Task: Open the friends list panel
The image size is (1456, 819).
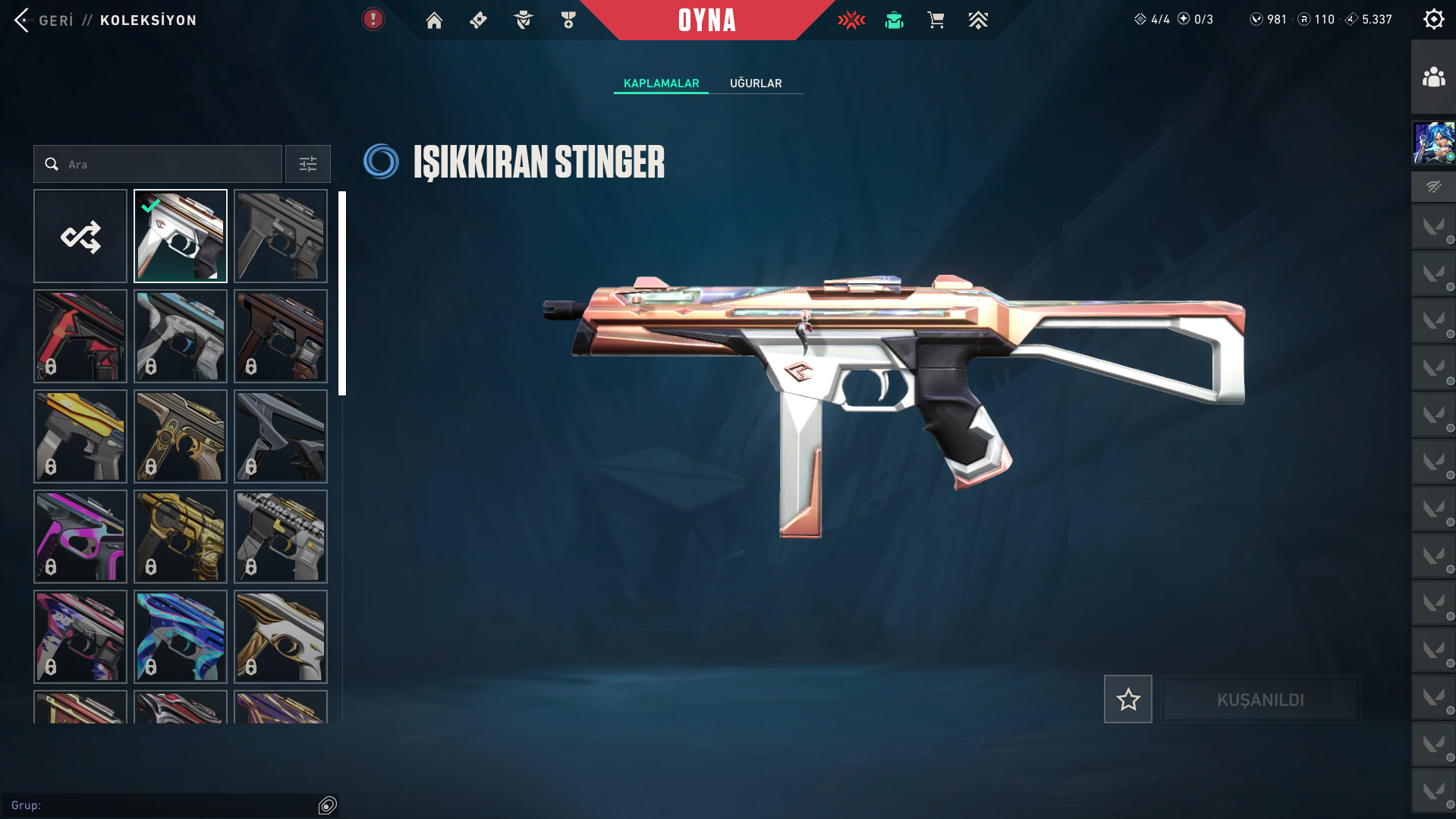Action: [x=1433, y=77]
